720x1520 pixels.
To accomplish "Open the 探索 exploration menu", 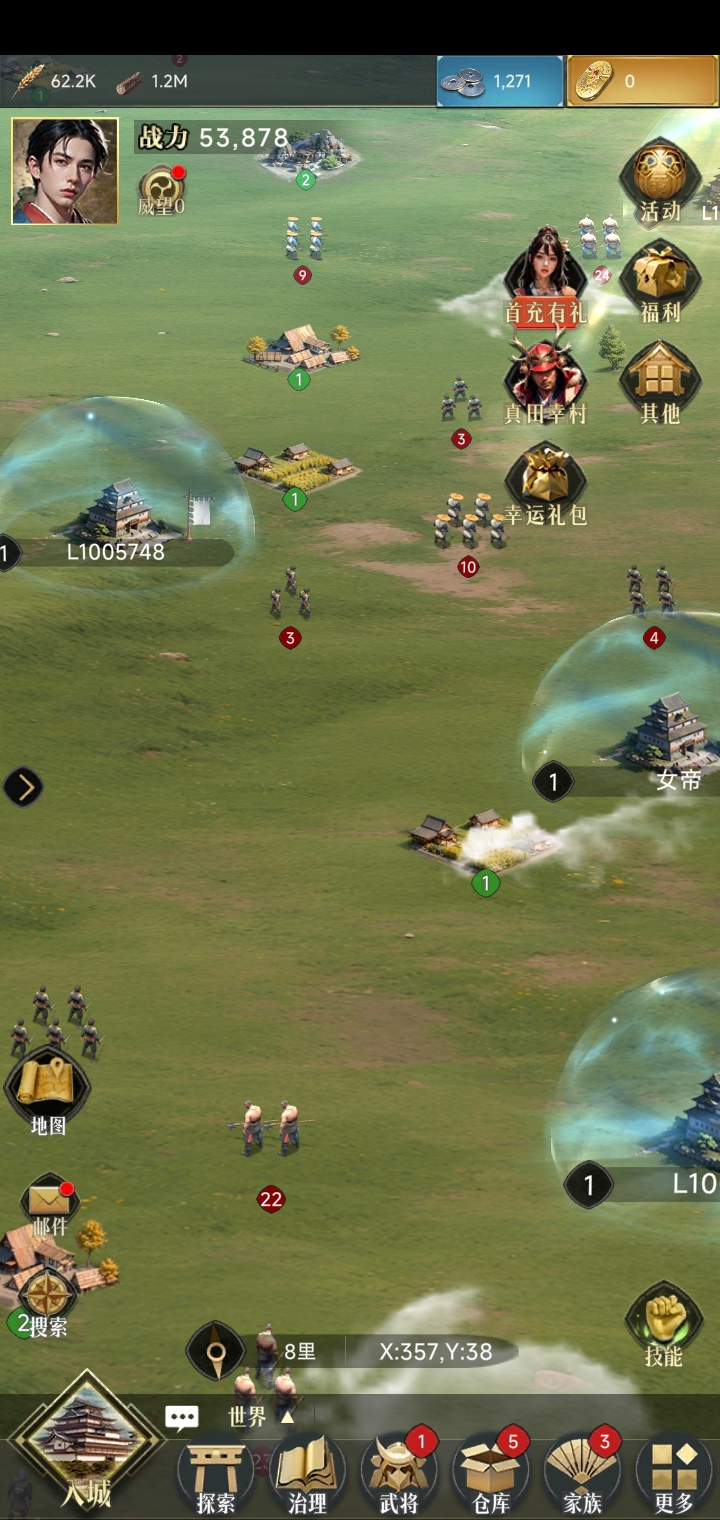I will tap(216, 1474).
